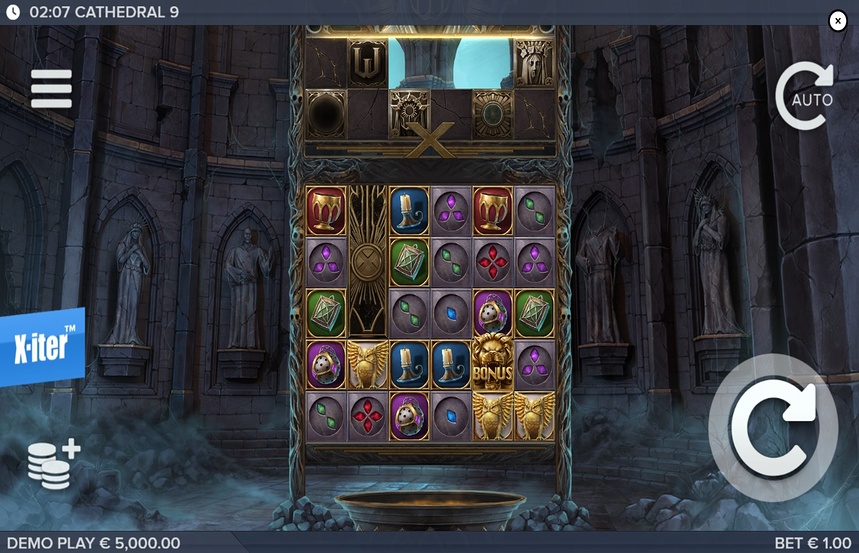Image resolution: width=859 pixels, height=553 pixels.
Task: Close the game with the X button
Action: point(838,21)
